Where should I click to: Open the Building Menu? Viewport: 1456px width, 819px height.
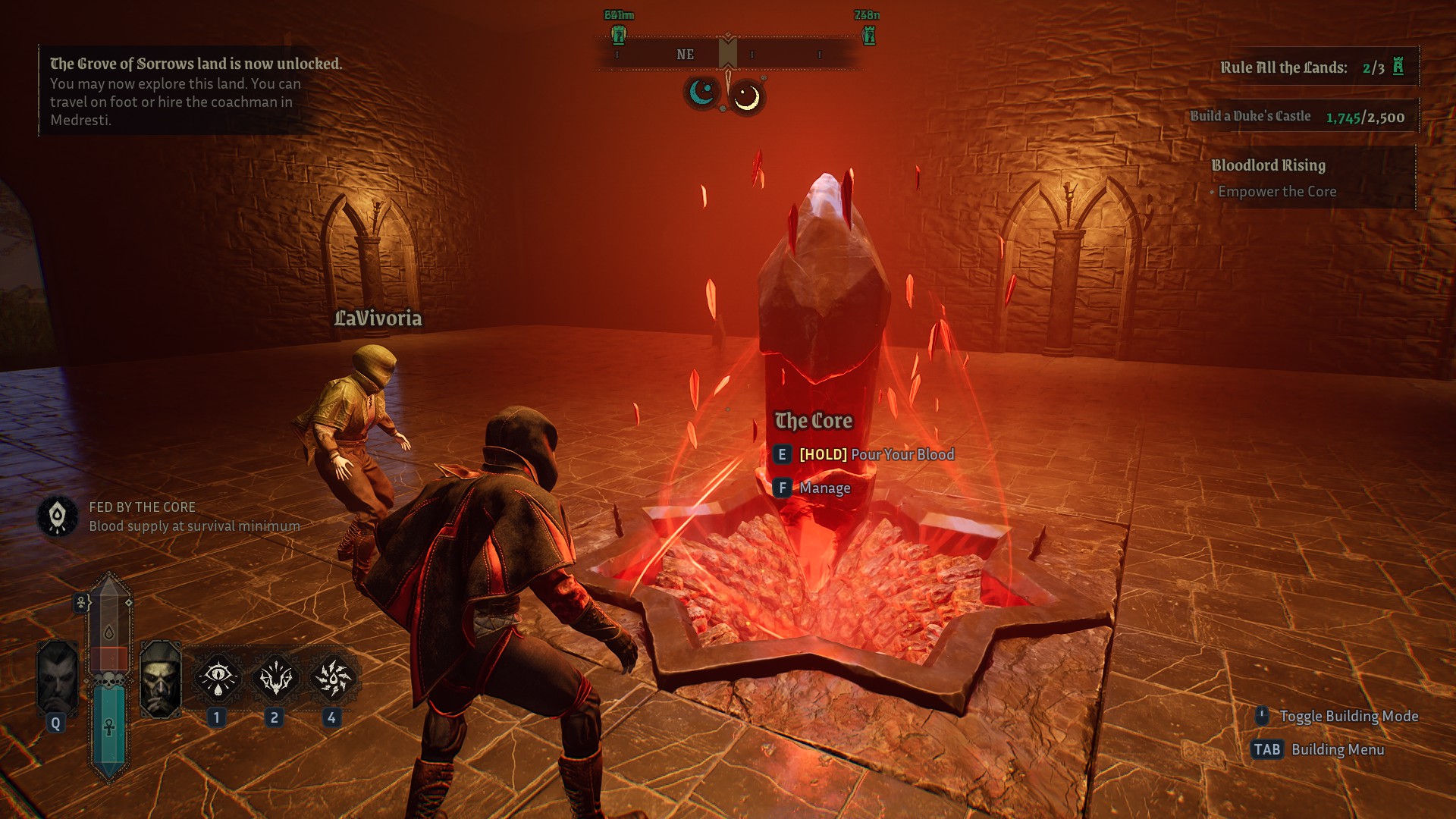pyautogui.click(x=1337, y=749)
